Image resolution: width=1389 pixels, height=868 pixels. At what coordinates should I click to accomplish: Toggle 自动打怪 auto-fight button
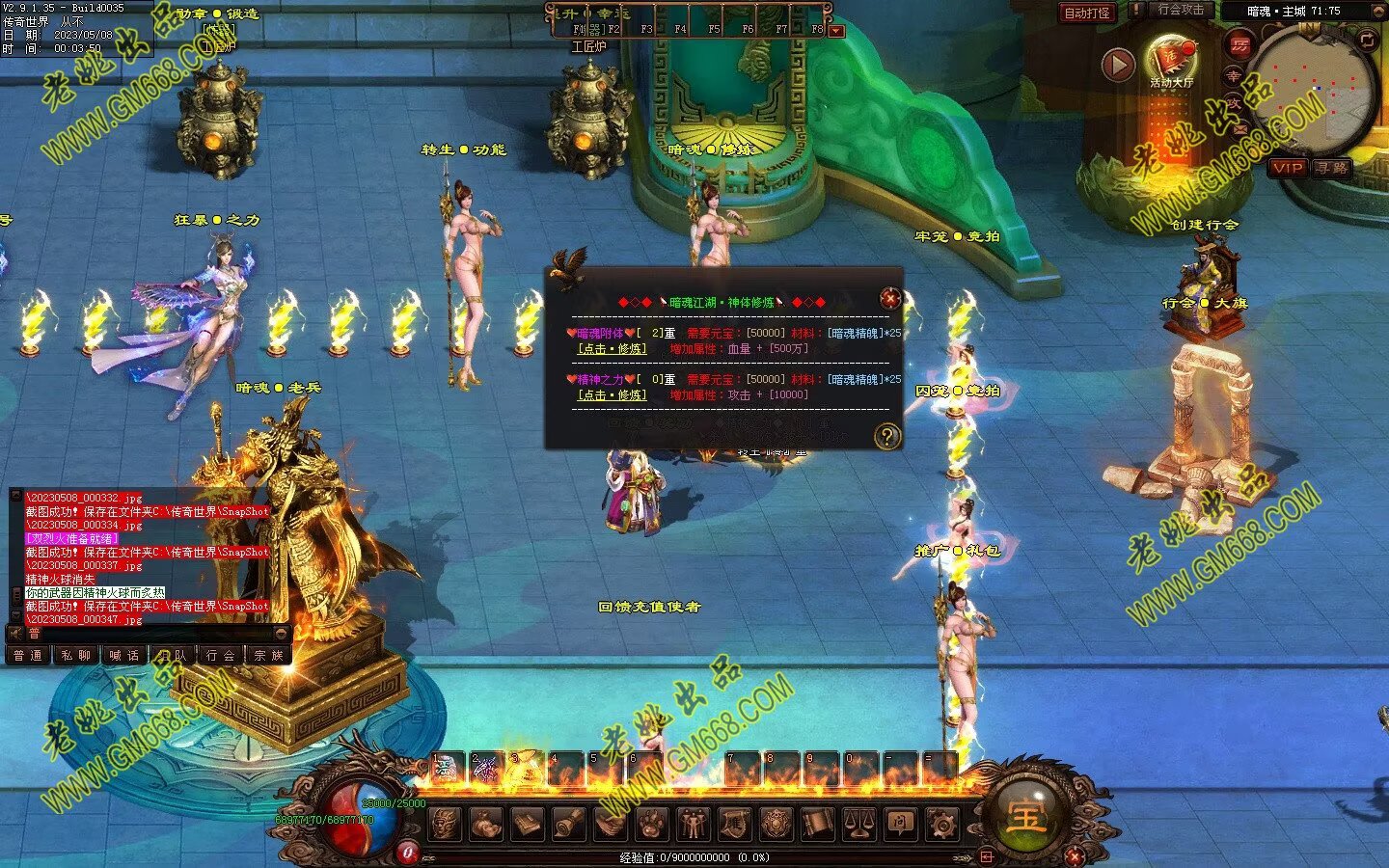point(1087,13)
